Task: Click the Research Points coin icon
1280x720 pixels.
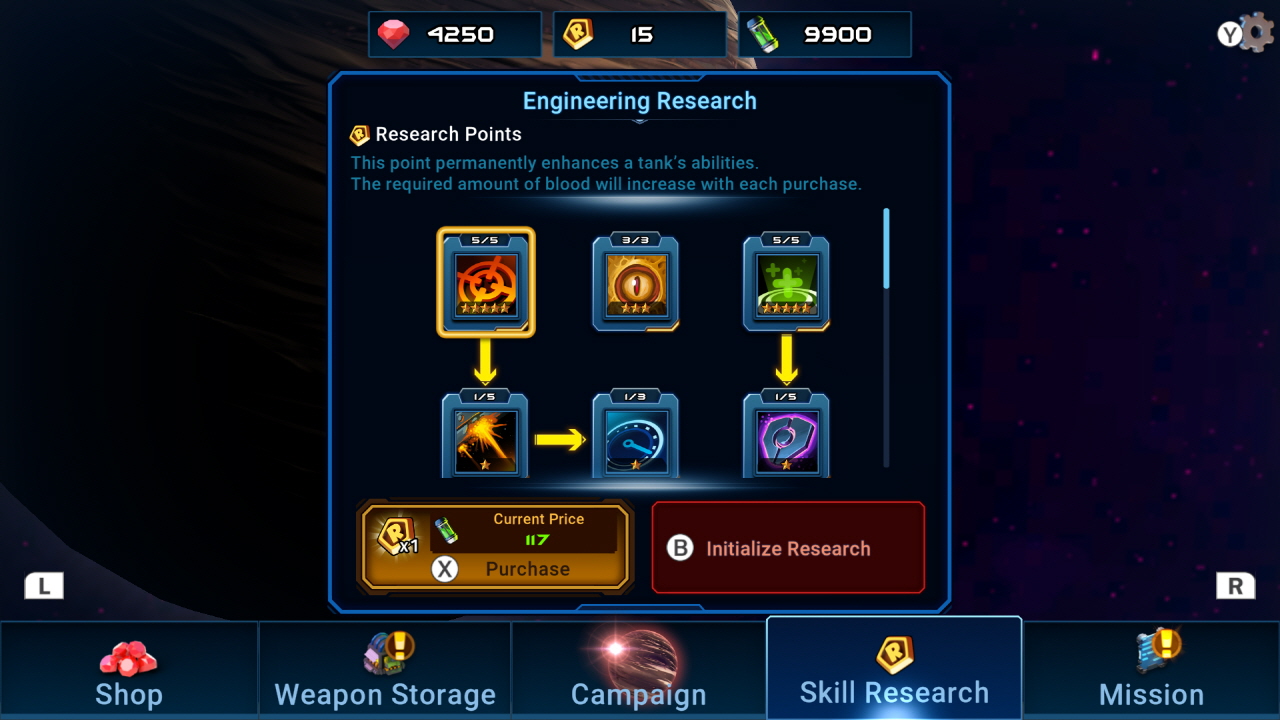Action: click(x=360, y=133)
